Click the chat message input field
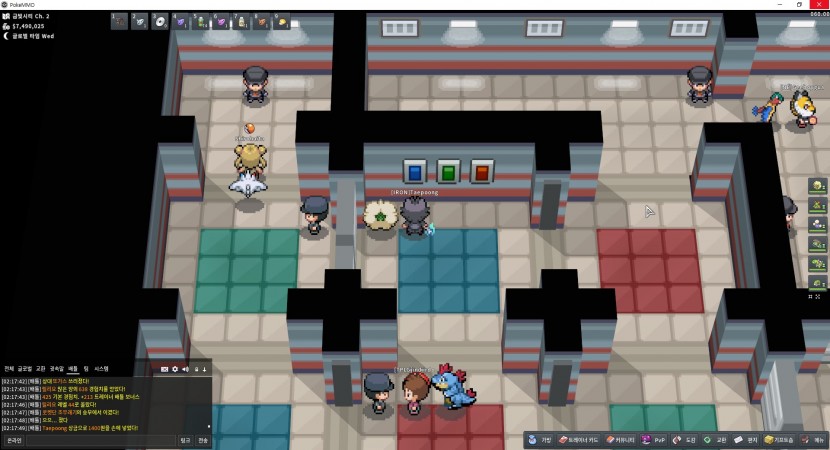The image size is (830, 450). point(100,440)
